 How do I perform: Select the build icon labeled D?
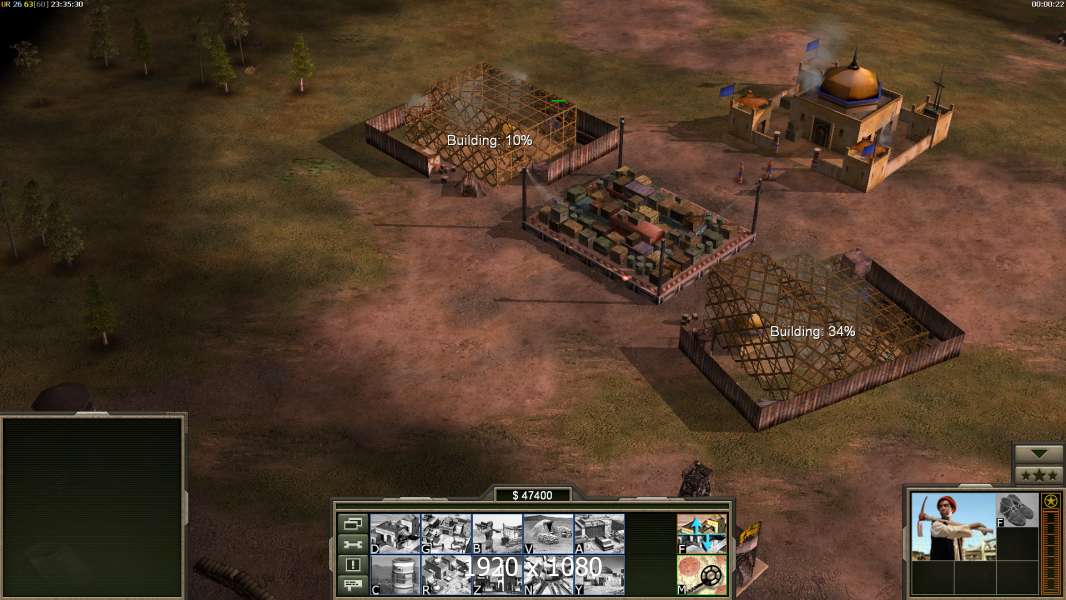(395, 534)
